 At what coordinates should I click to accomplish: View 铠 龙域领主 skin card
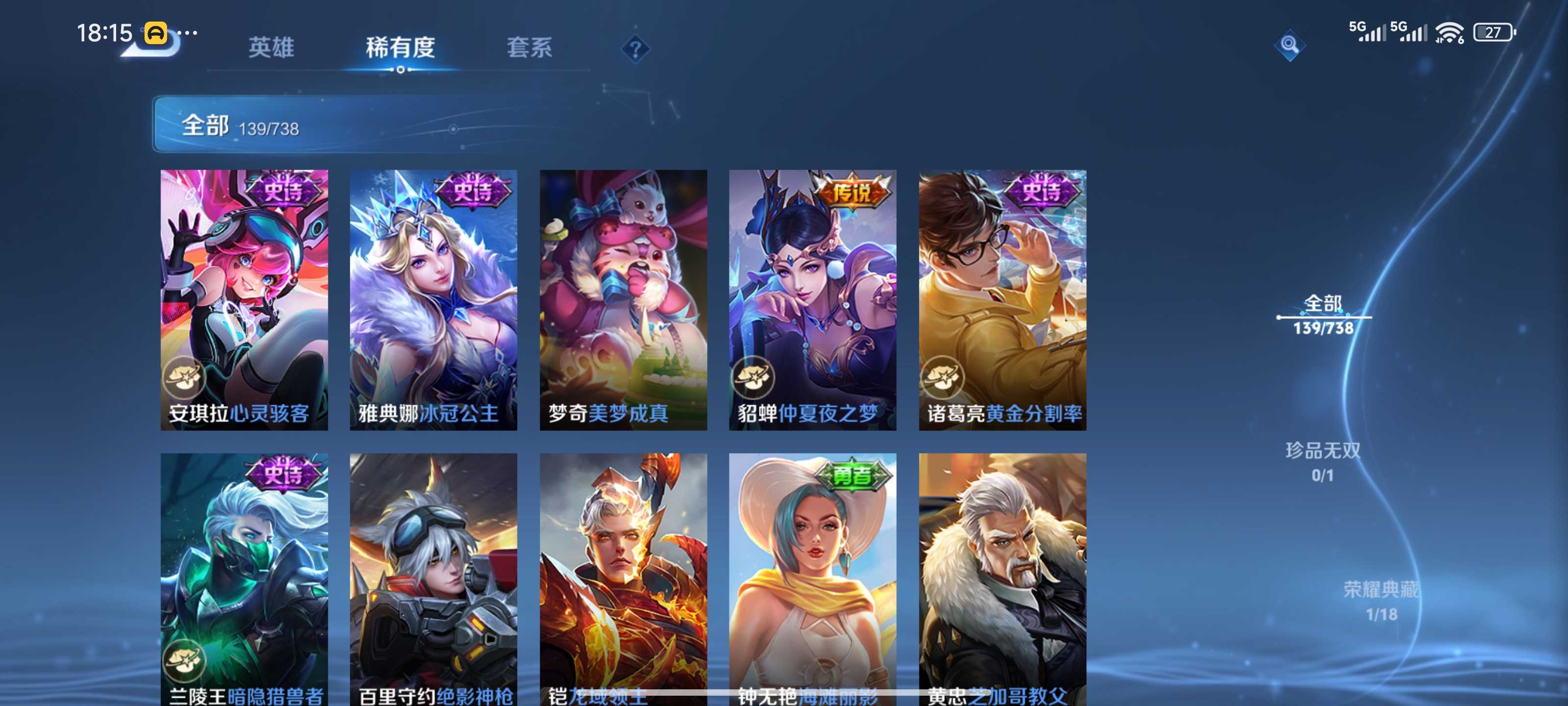pos(623,579)
